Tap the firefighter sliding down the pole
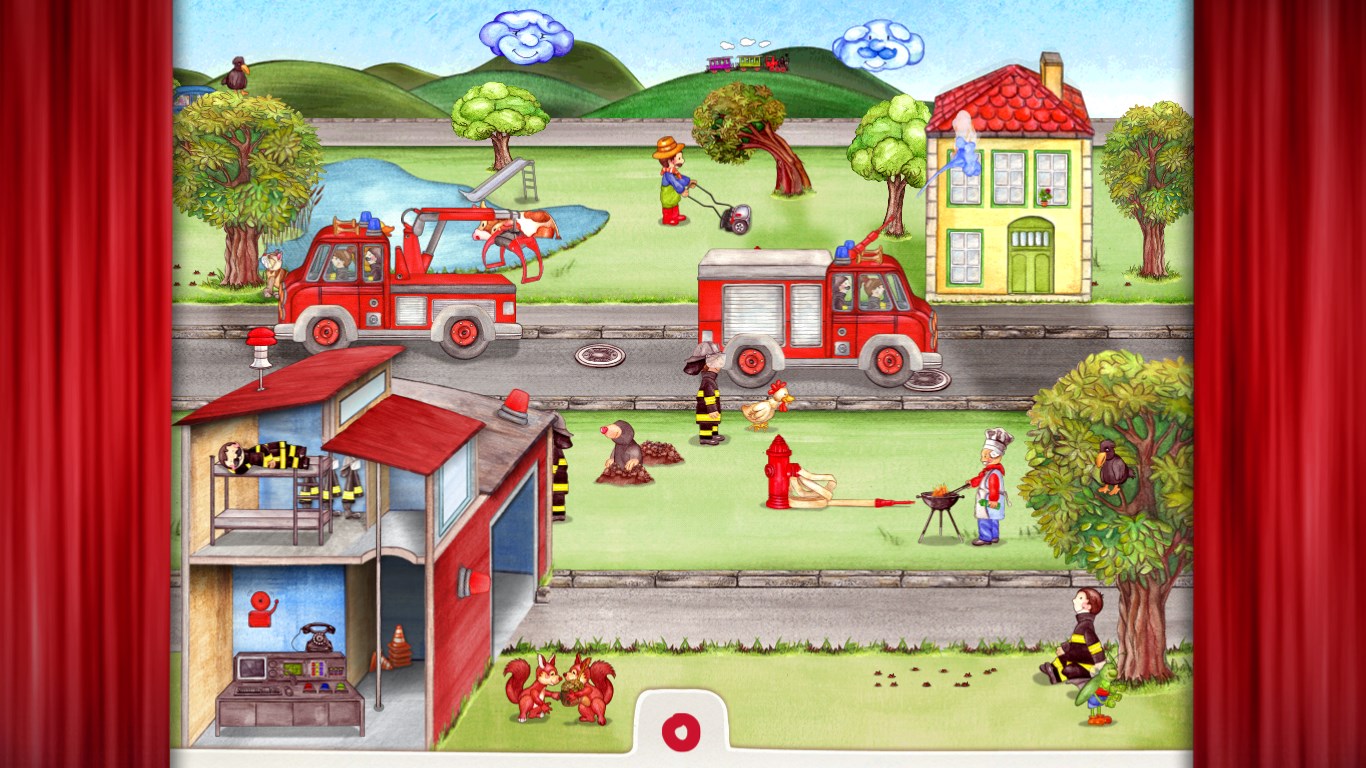This screenshot has width=1366, height=768. tap(560, 470)
